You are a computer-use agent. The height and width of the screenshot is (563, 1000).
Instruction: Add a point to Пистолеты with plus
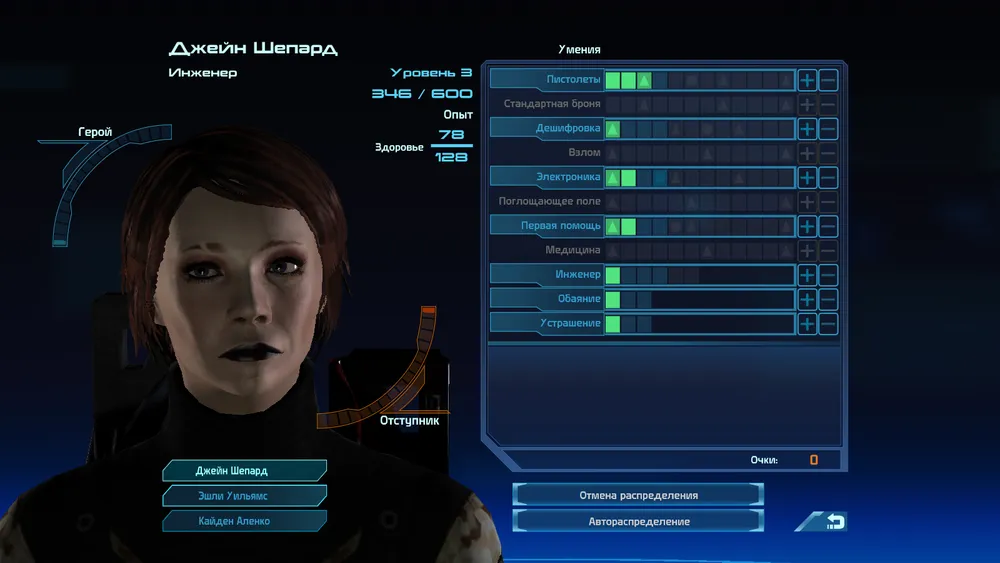807,80
